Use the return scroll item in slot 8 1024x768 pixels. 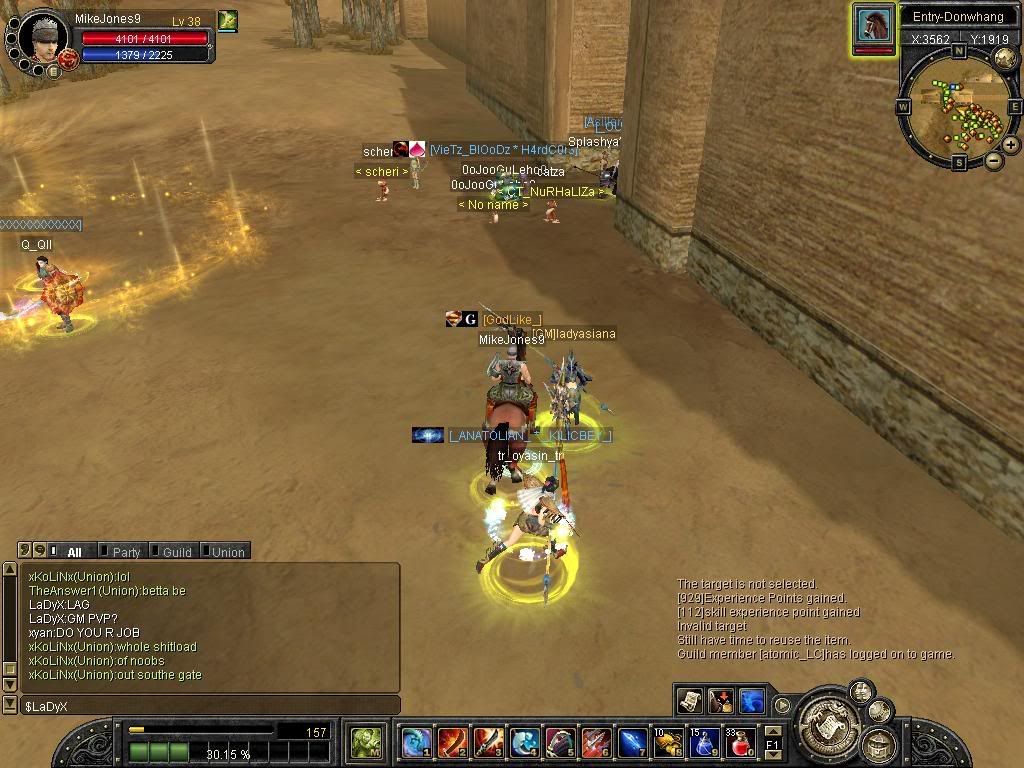(668, 742)
